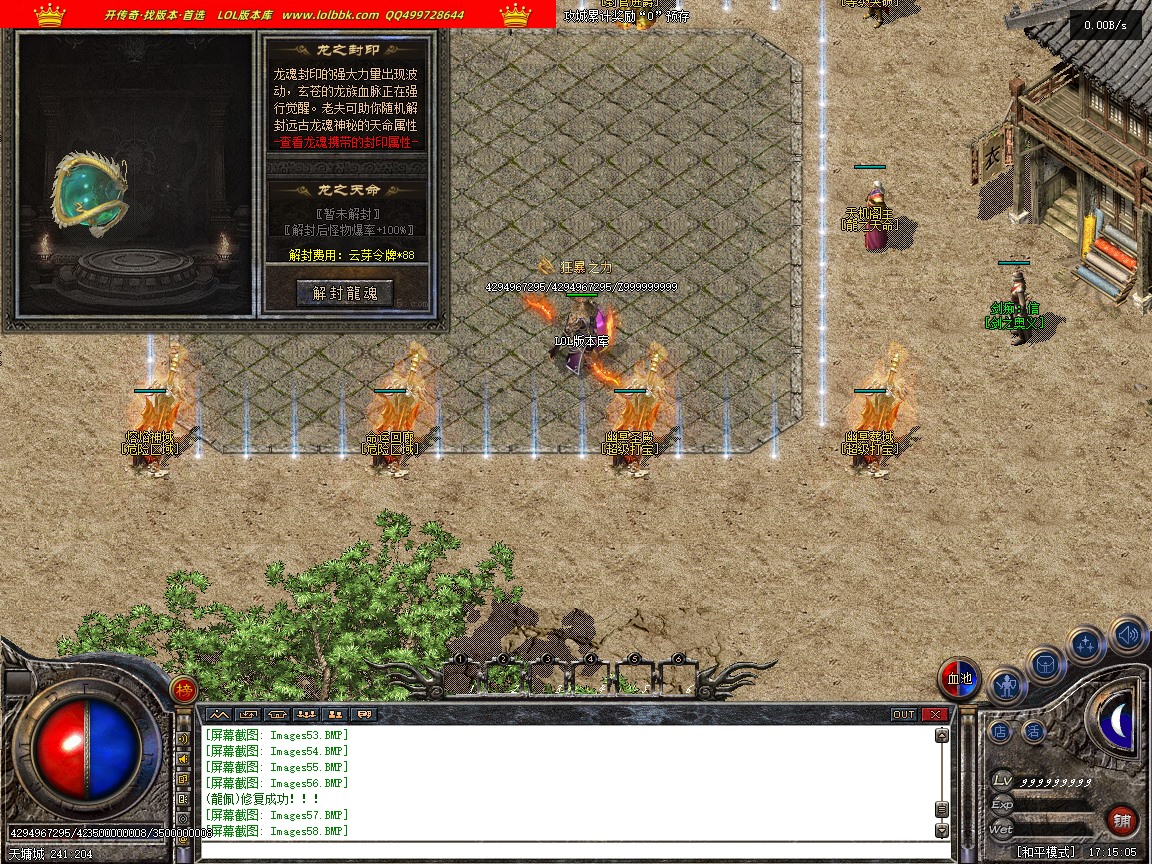1152x864 pixels.
Task: Toggle the 和平模式 attack mode label
Action: click(x=1047, y=852)
